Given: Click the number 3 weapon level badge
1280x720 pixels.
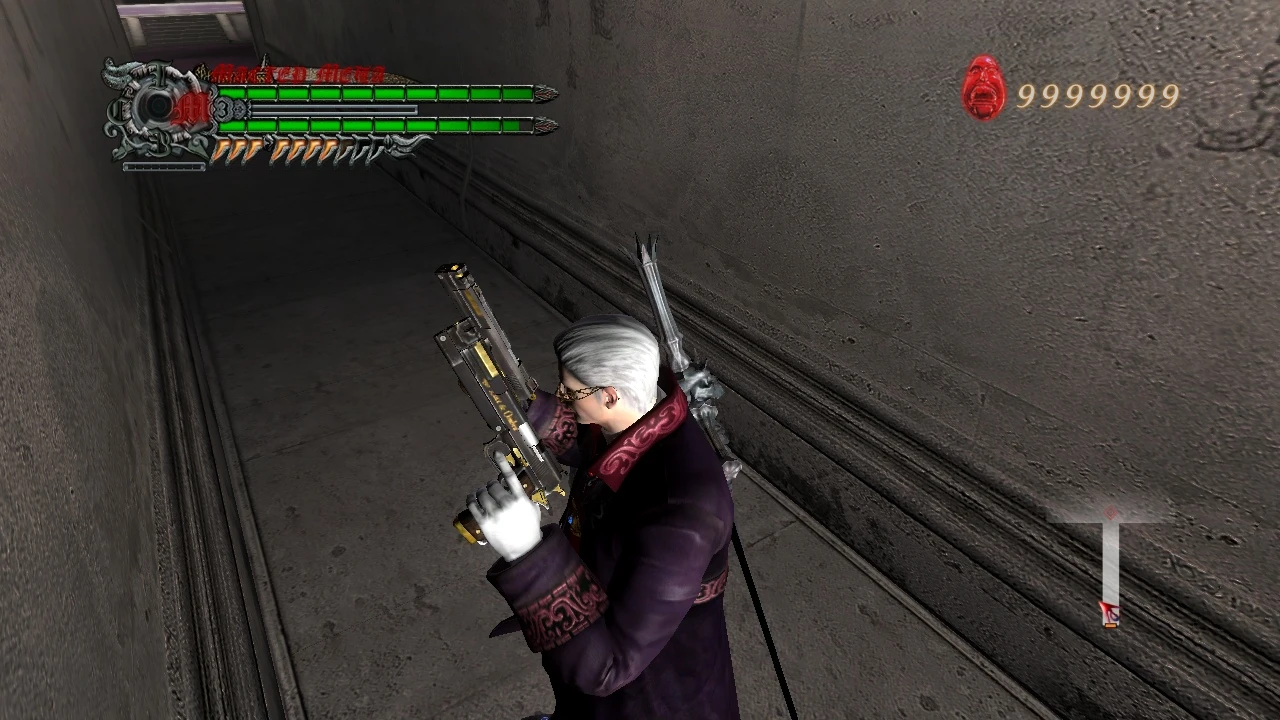Looking at the screenshot, I should (x=224, y=109).
